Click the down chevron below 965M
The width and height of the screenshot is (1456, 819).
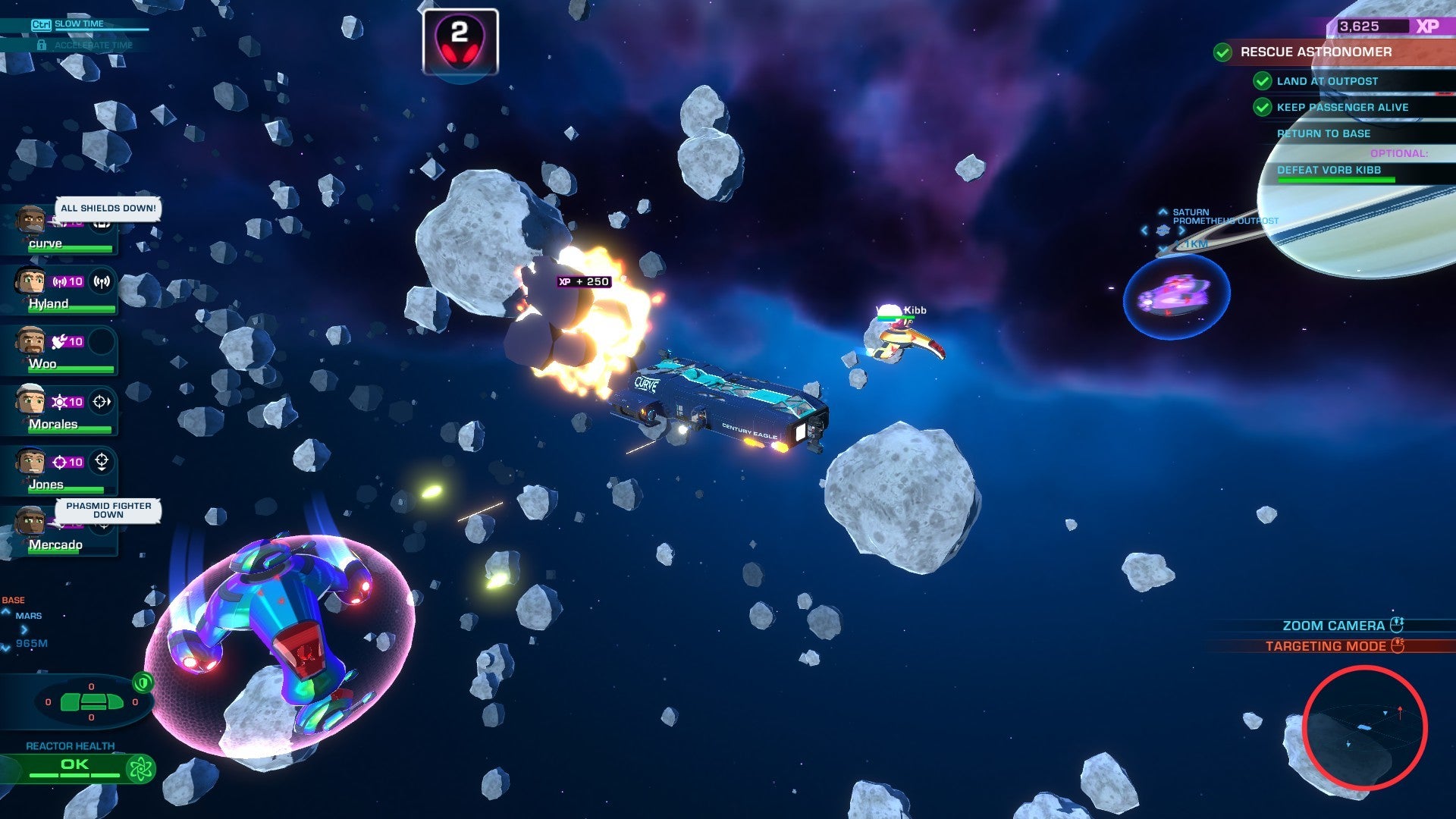[4, 648]
